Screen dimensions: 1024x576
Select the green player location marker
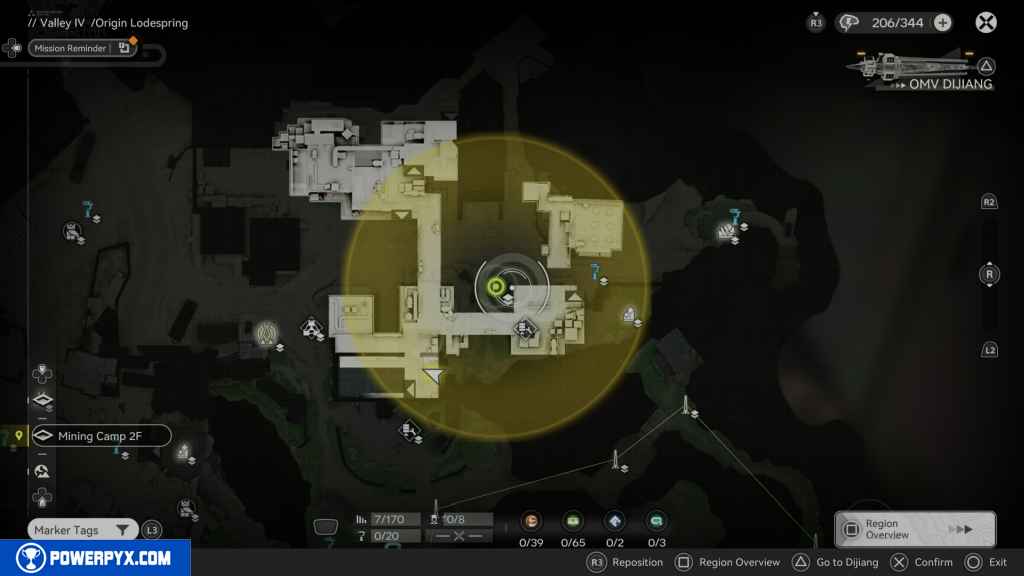(494, 288)
